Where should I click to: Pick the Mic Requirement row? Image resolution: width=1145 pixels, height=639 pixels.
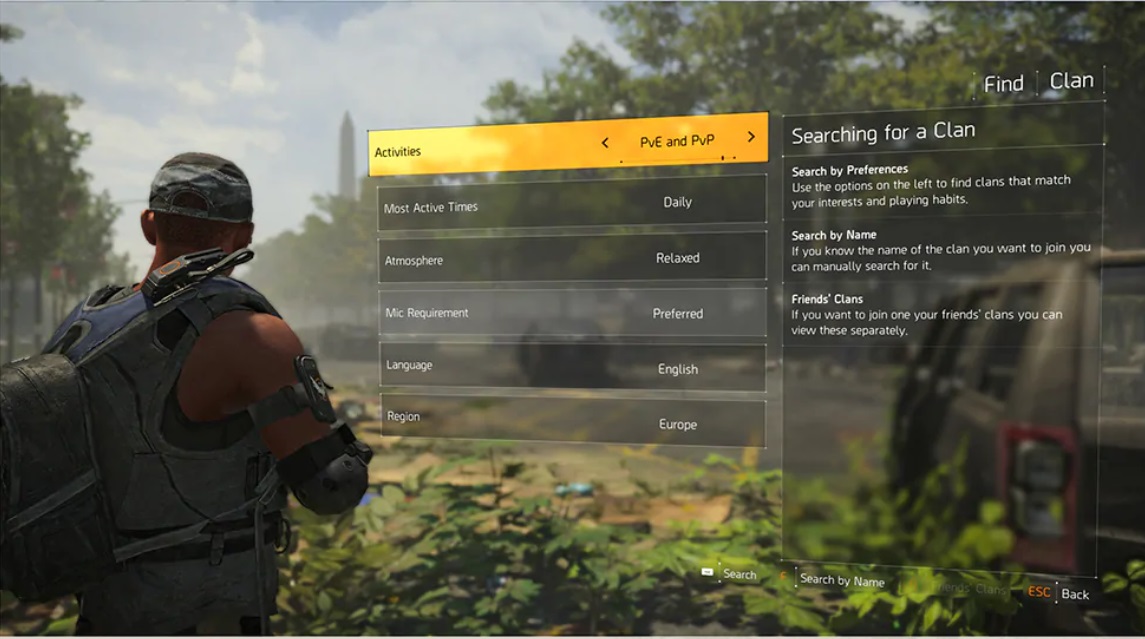571,313
